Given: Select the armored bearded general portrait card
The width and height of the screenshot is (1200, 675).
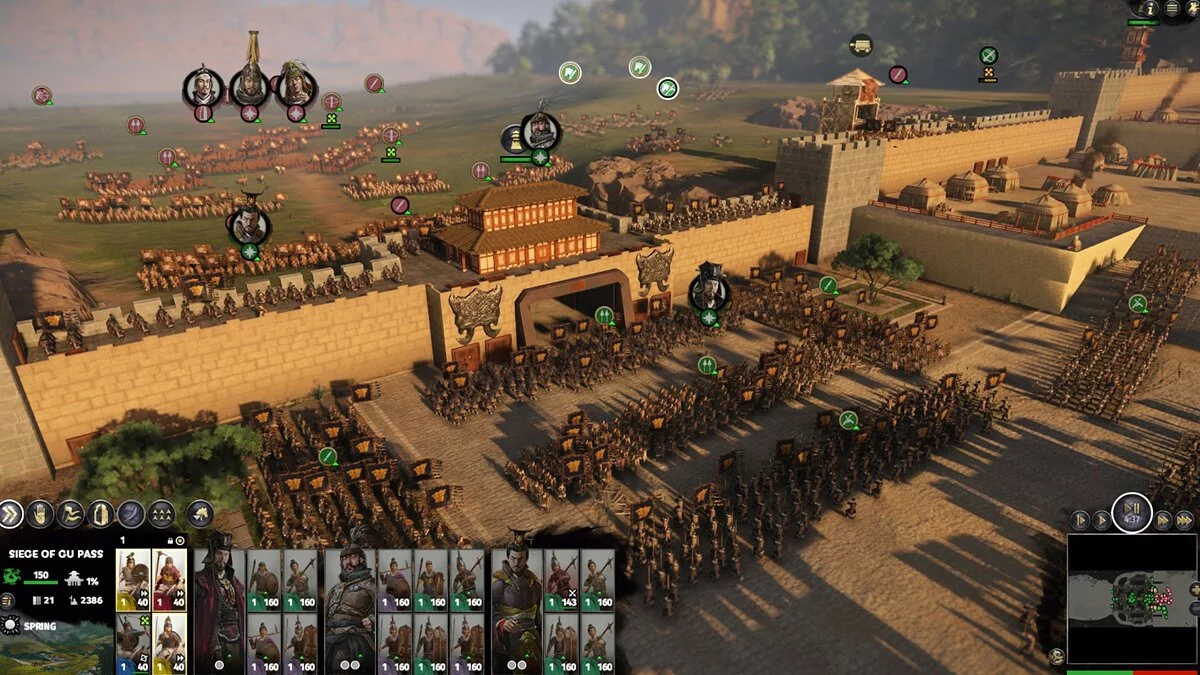Looking at the screenshot, I should [x=351, y=610].
